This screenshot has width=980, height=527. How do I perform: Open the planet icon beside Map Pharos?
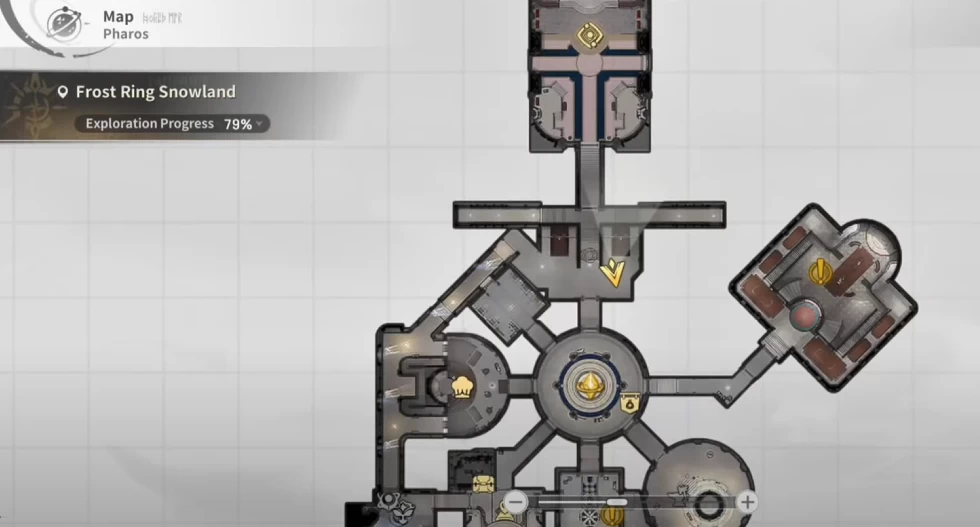(65, 24)
